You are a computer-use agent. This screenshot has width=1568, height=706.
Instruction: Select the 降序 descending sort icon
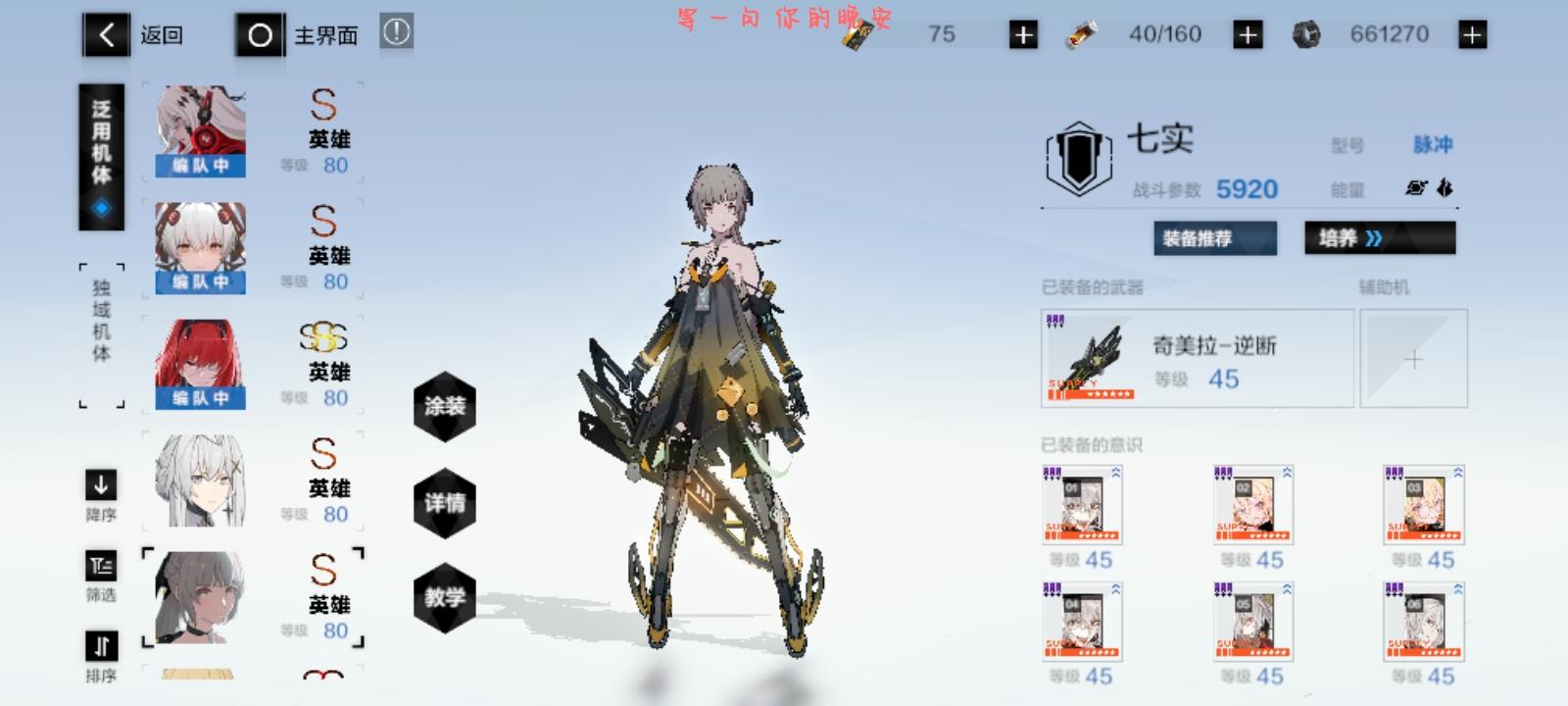click(100, 485)
